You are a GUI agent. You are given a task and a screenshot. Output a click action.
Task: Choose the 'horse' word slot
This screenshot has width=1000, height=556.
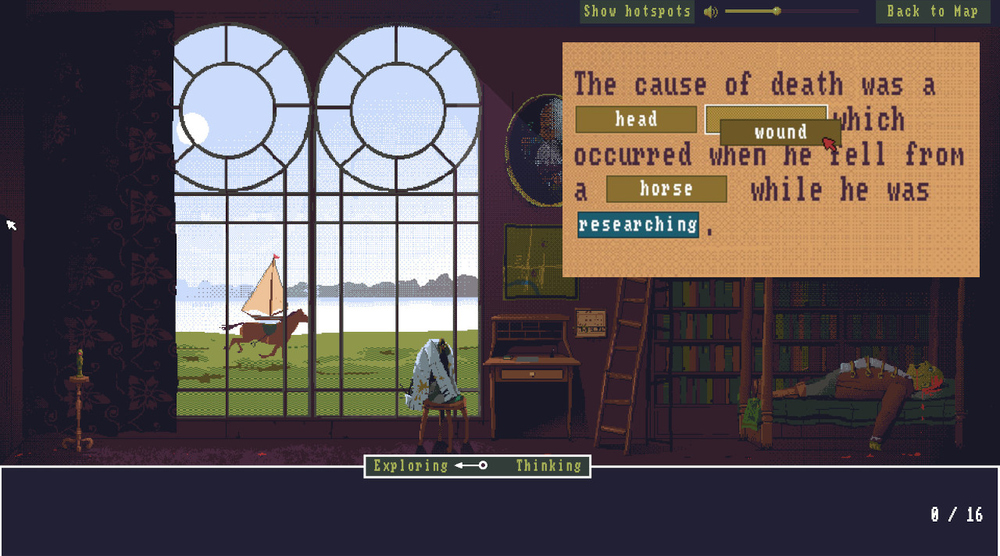(x=666, y=189)
